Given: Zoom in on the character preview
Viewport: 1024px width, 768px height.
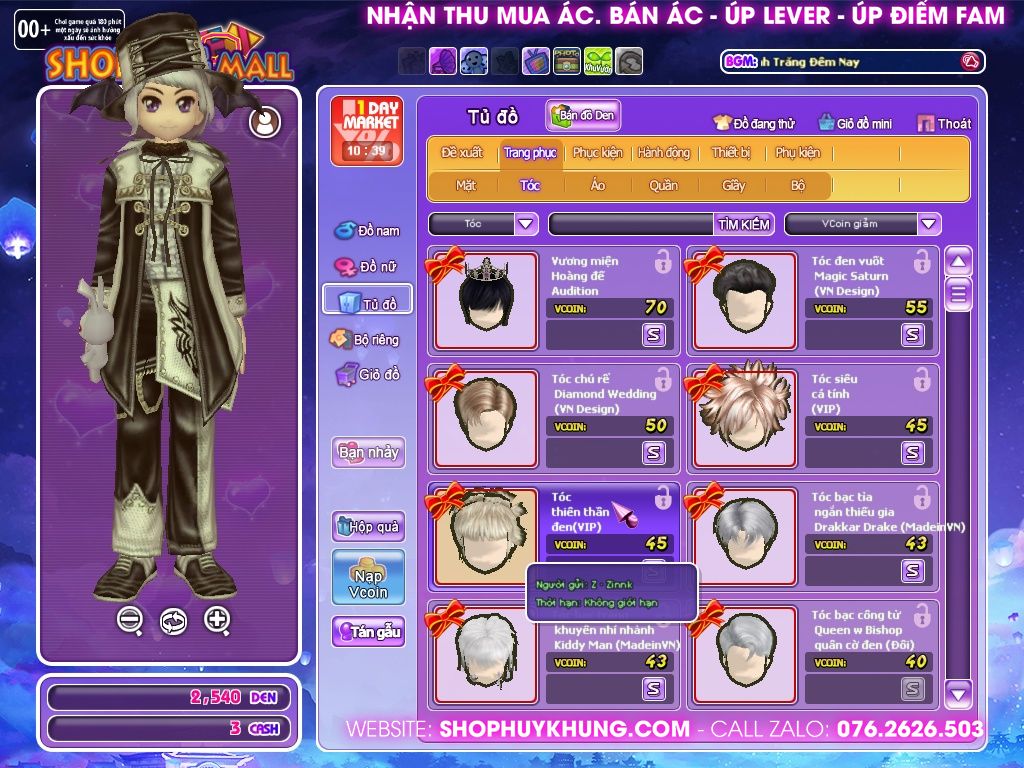Looking at the screenshot, I should (x=217, y=620).
